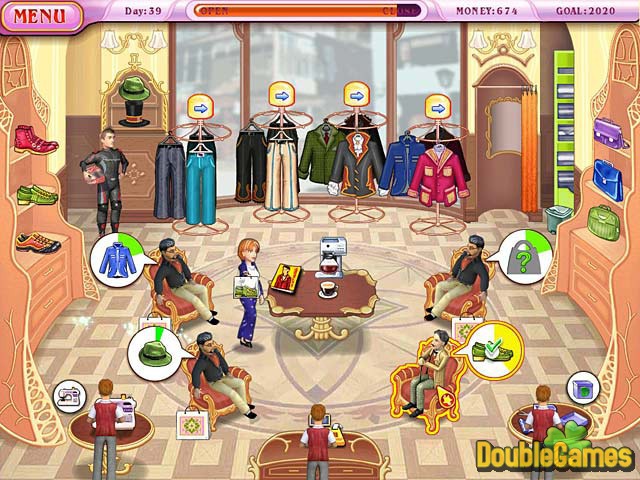This screenshot has height=480, width=640.
Task: Click the arrow above the blue jeans rack
Action: click(197, 106)
